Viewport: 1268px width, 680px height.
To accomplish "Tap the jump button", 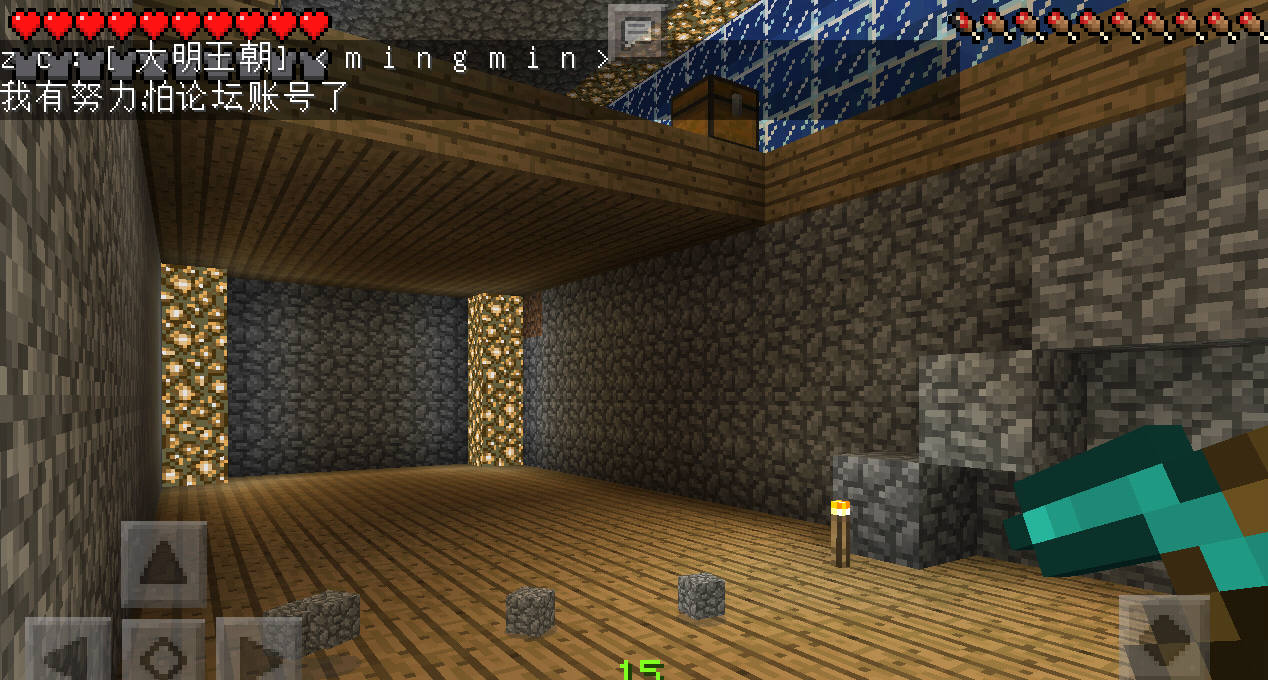I will coord(1163,637).
